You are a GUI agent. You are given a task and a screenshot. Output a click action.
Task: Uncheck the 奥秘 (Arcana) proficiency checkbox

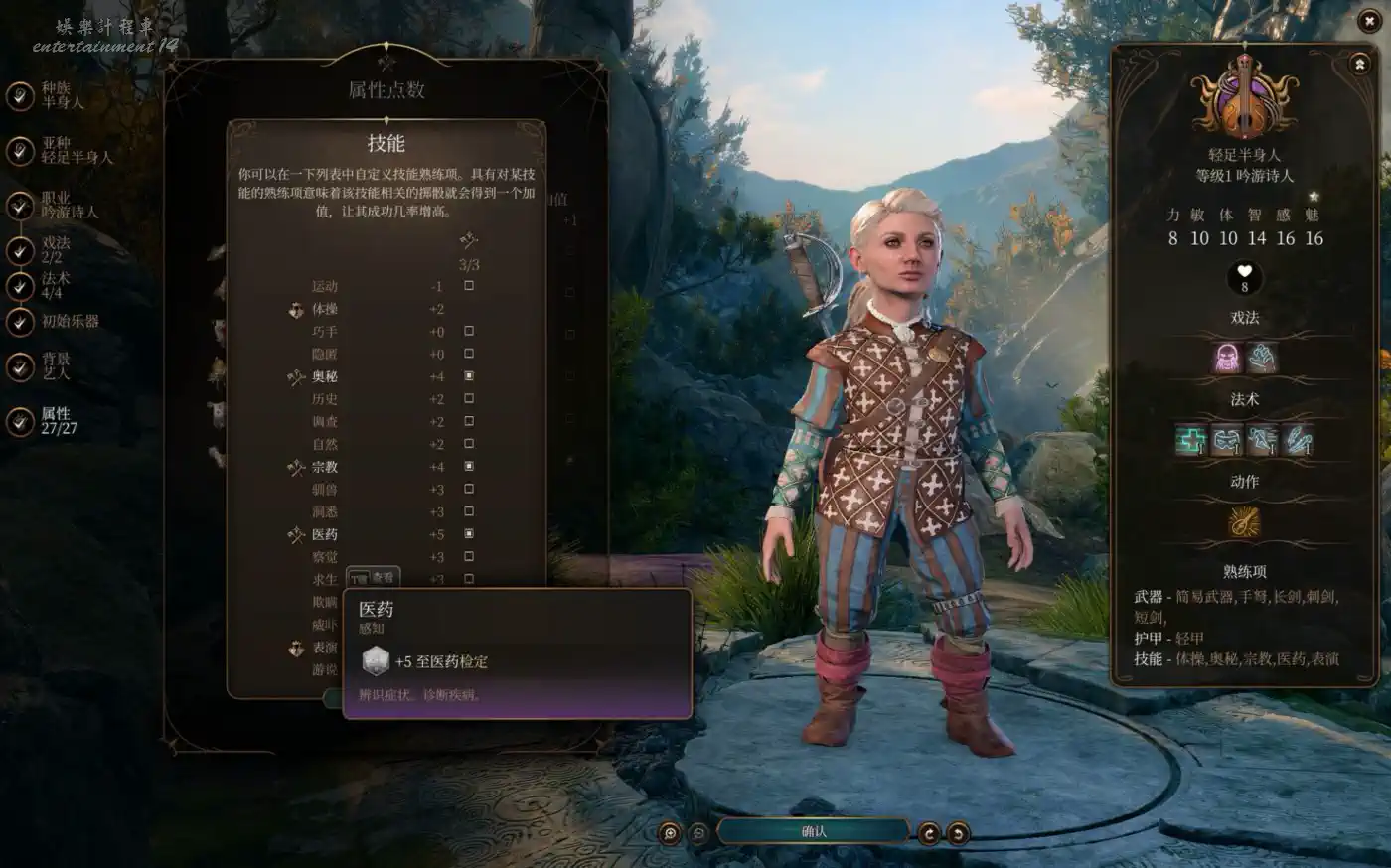(x=469, y=376)
